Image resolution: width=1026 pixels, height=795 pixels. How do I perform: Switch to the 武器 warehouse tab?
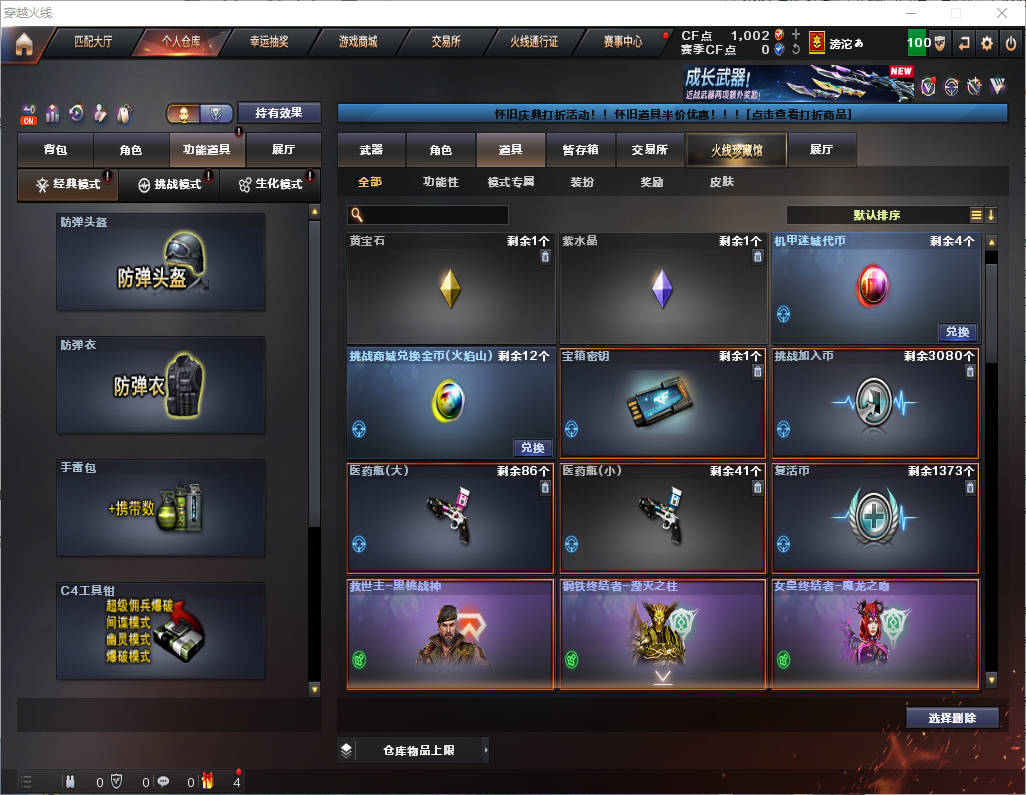(x=371, y=150)
